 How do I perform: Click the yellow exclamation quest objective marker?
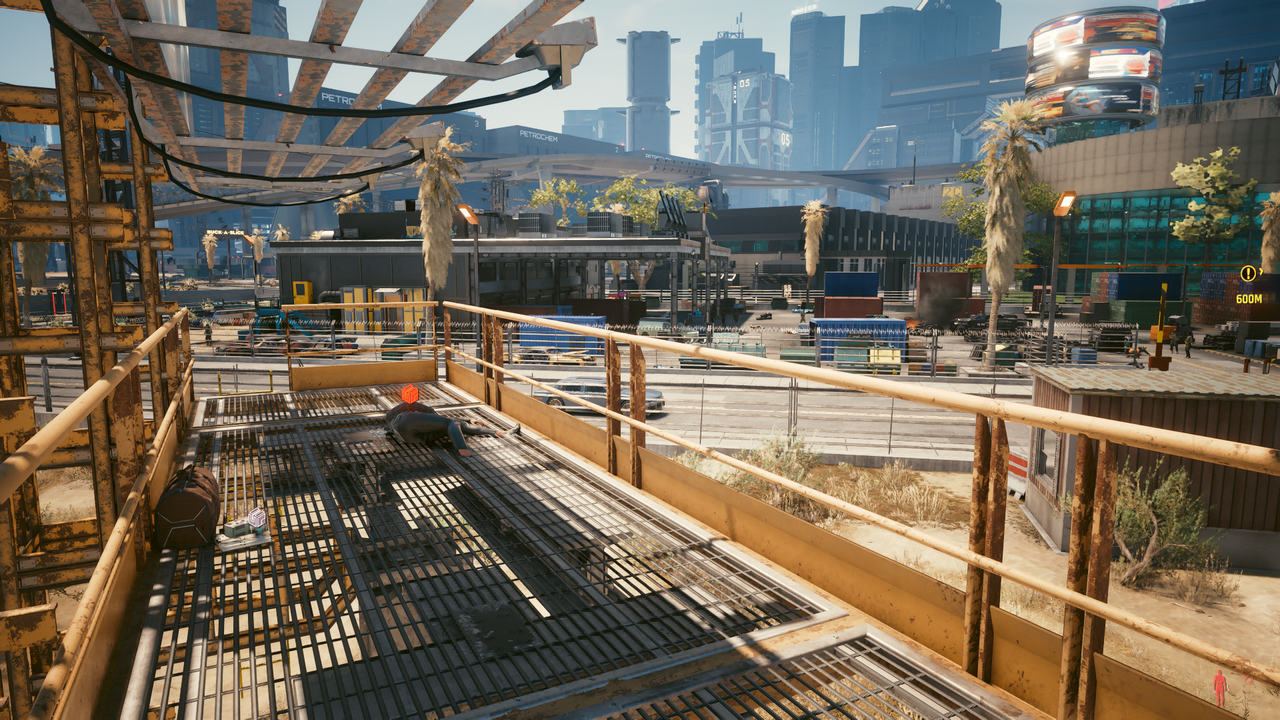coord(1248,273)
